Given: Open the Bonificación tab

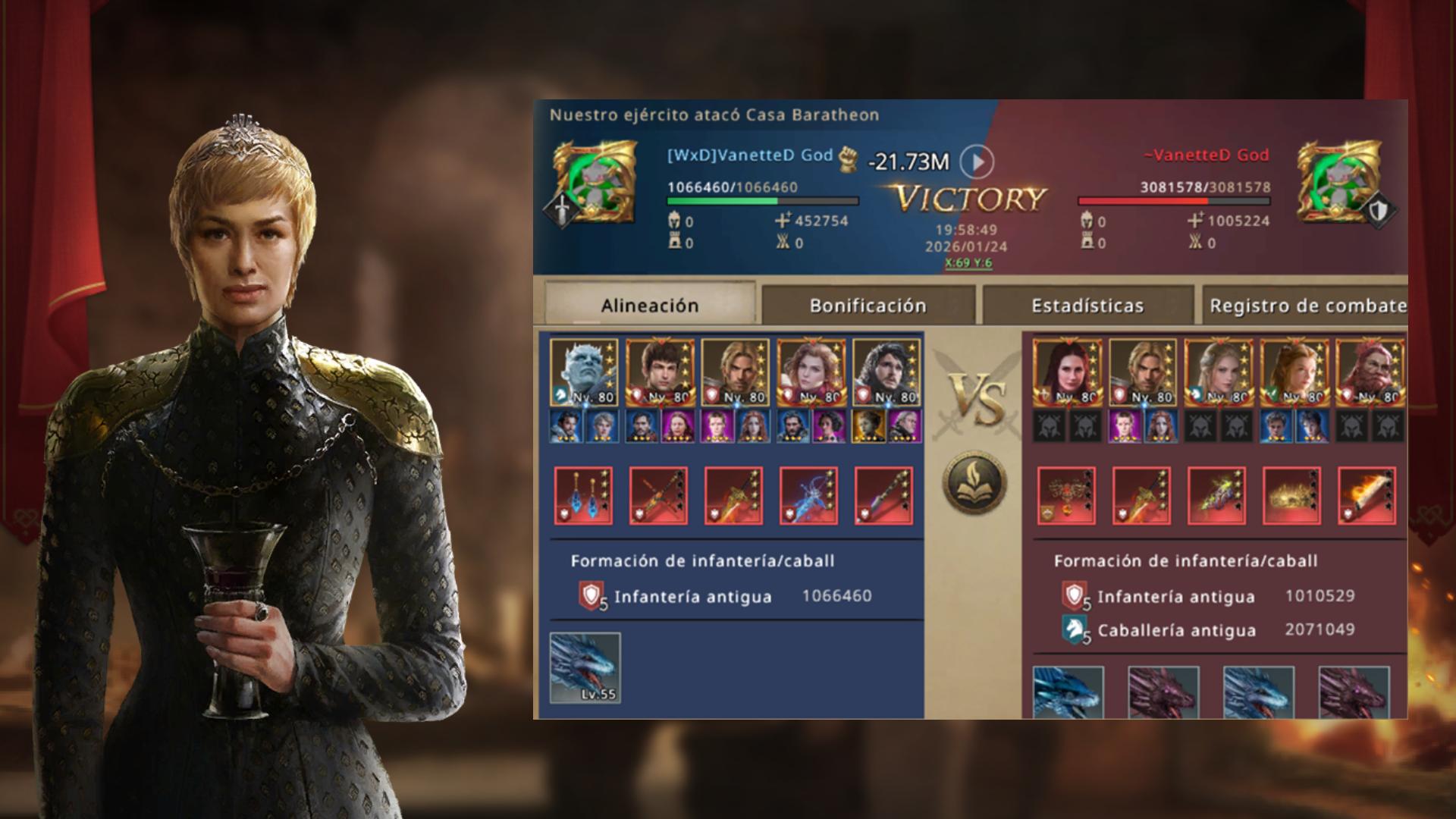Looking at the screenshot, I should tap(868, 306).
